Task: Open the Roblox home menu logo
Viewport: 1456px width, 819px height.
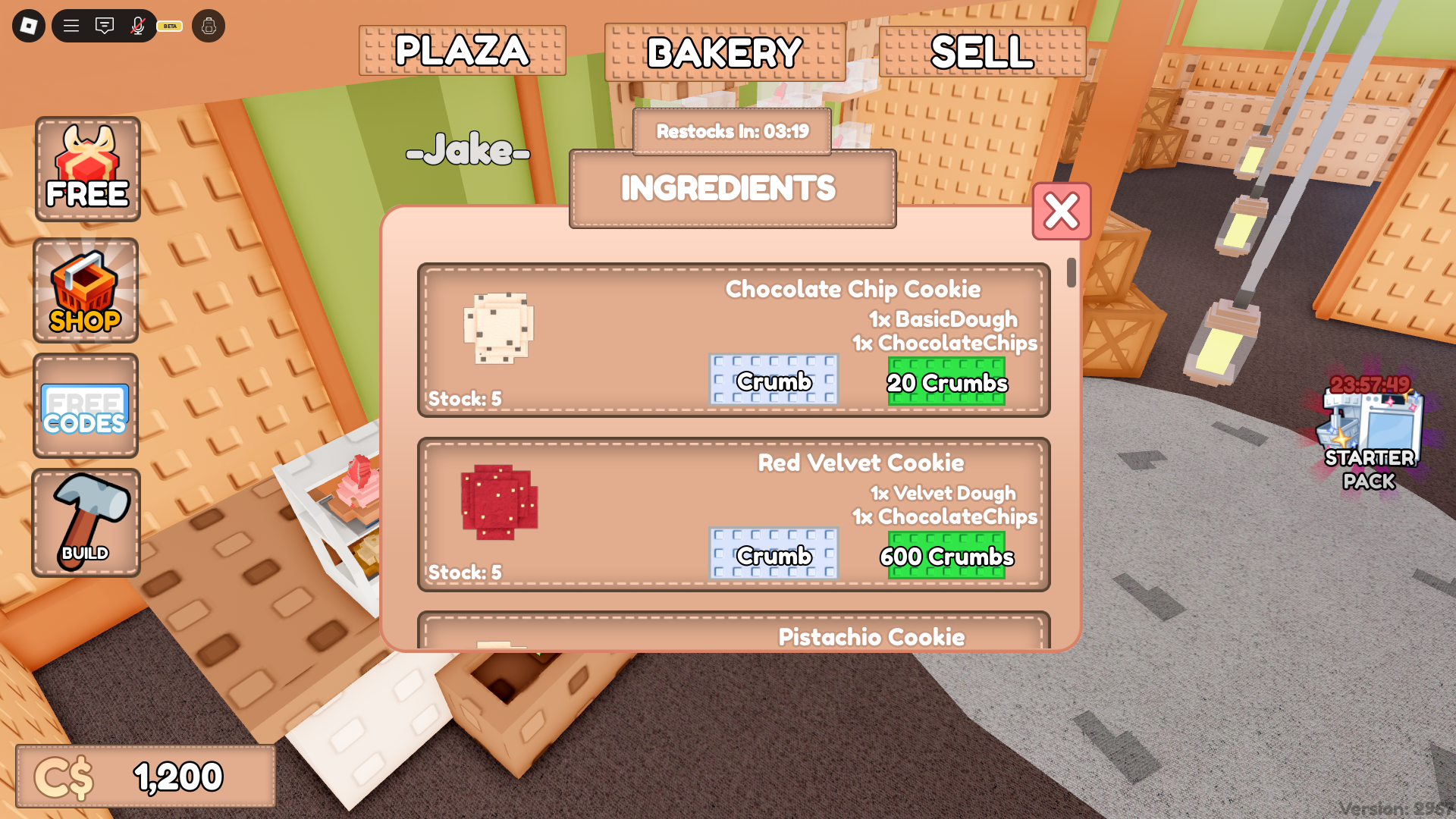Action: point(28,25)
